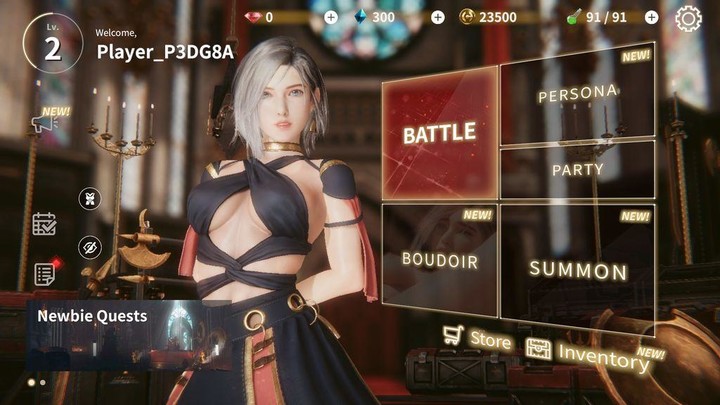
Task: Go to the SUMMON panel
Action: click(577, 268)
